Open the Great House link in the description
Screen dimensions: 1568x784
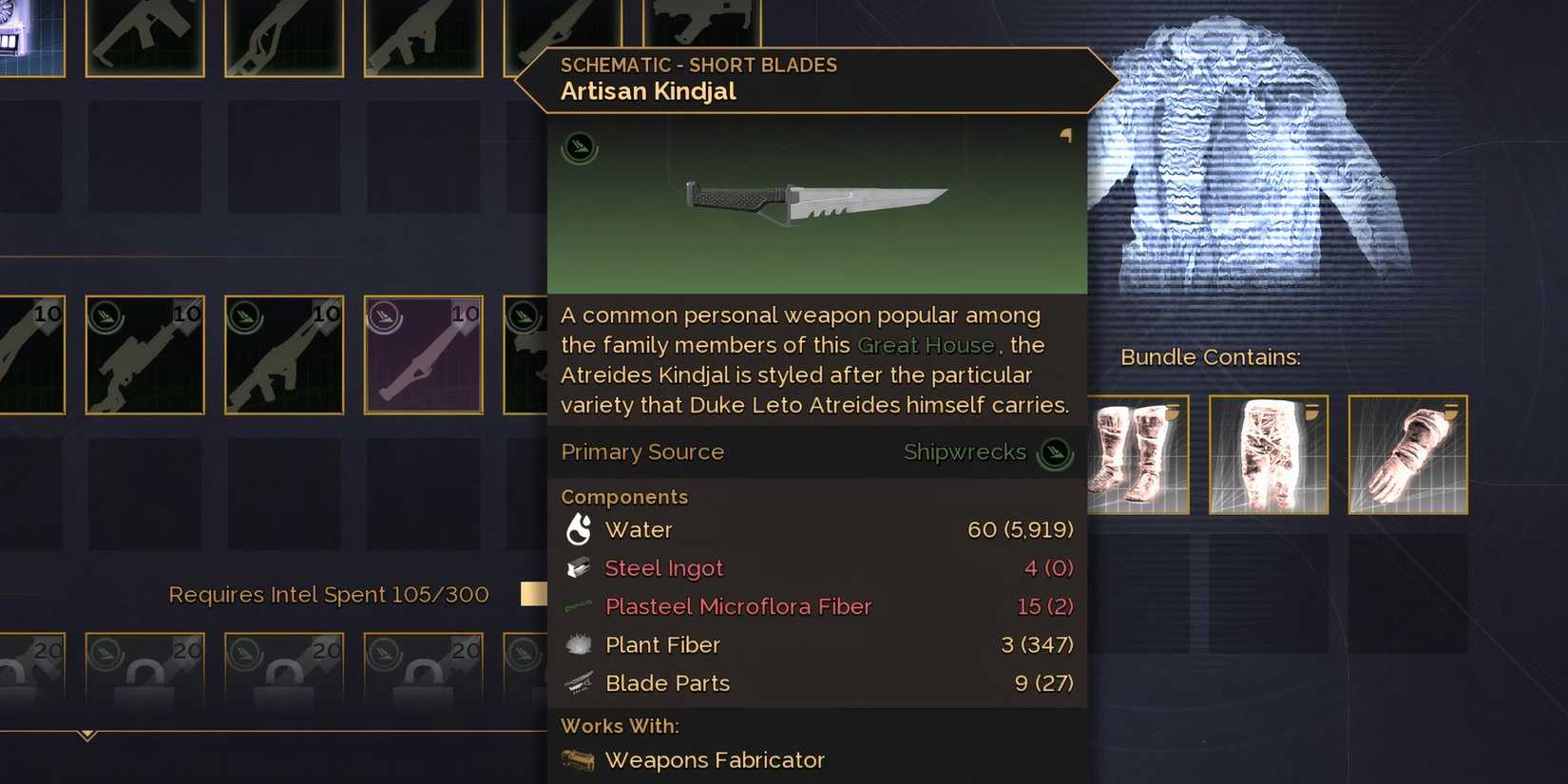tap(926, 345)
